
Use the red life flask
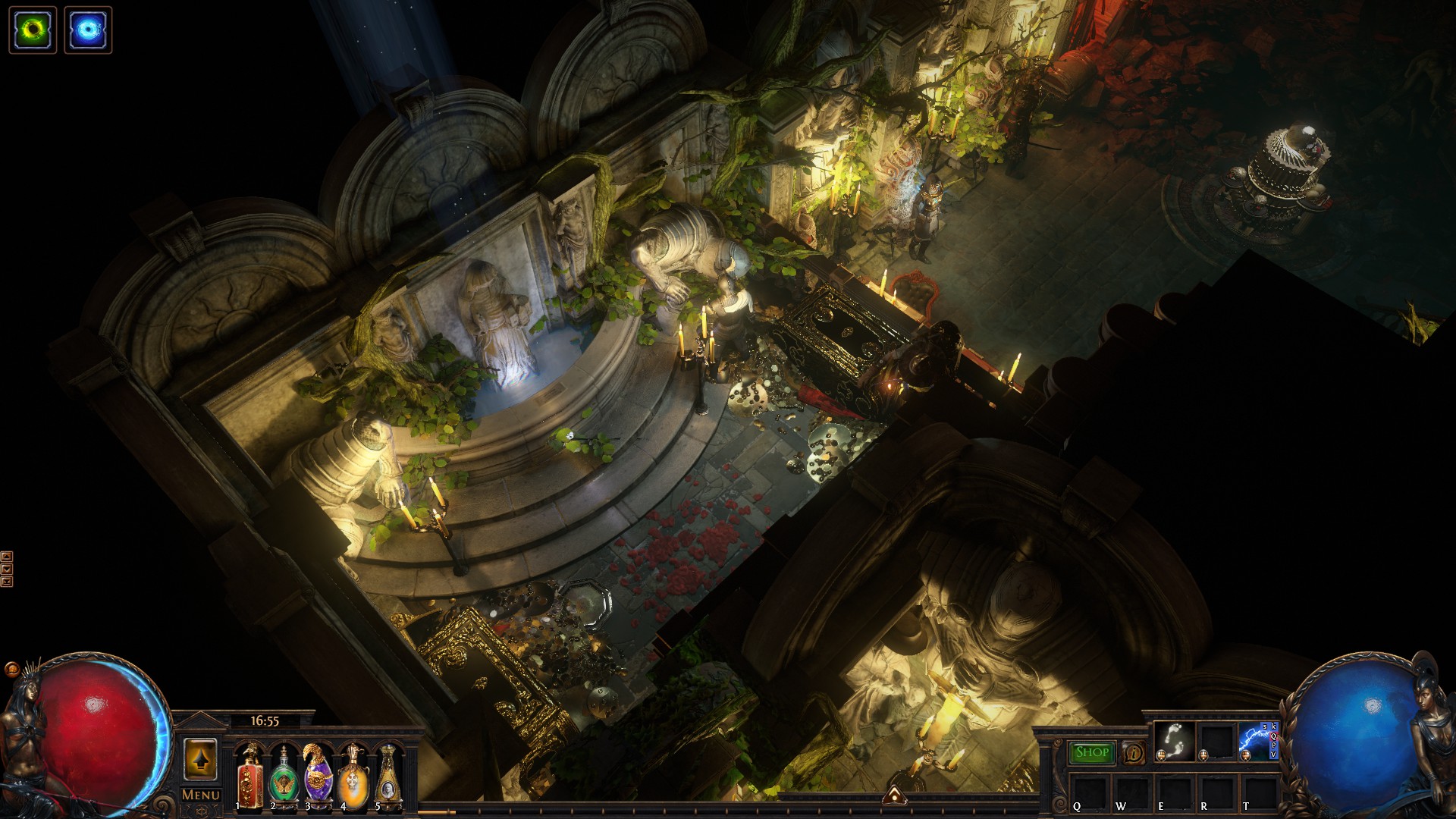click(249, 776)
